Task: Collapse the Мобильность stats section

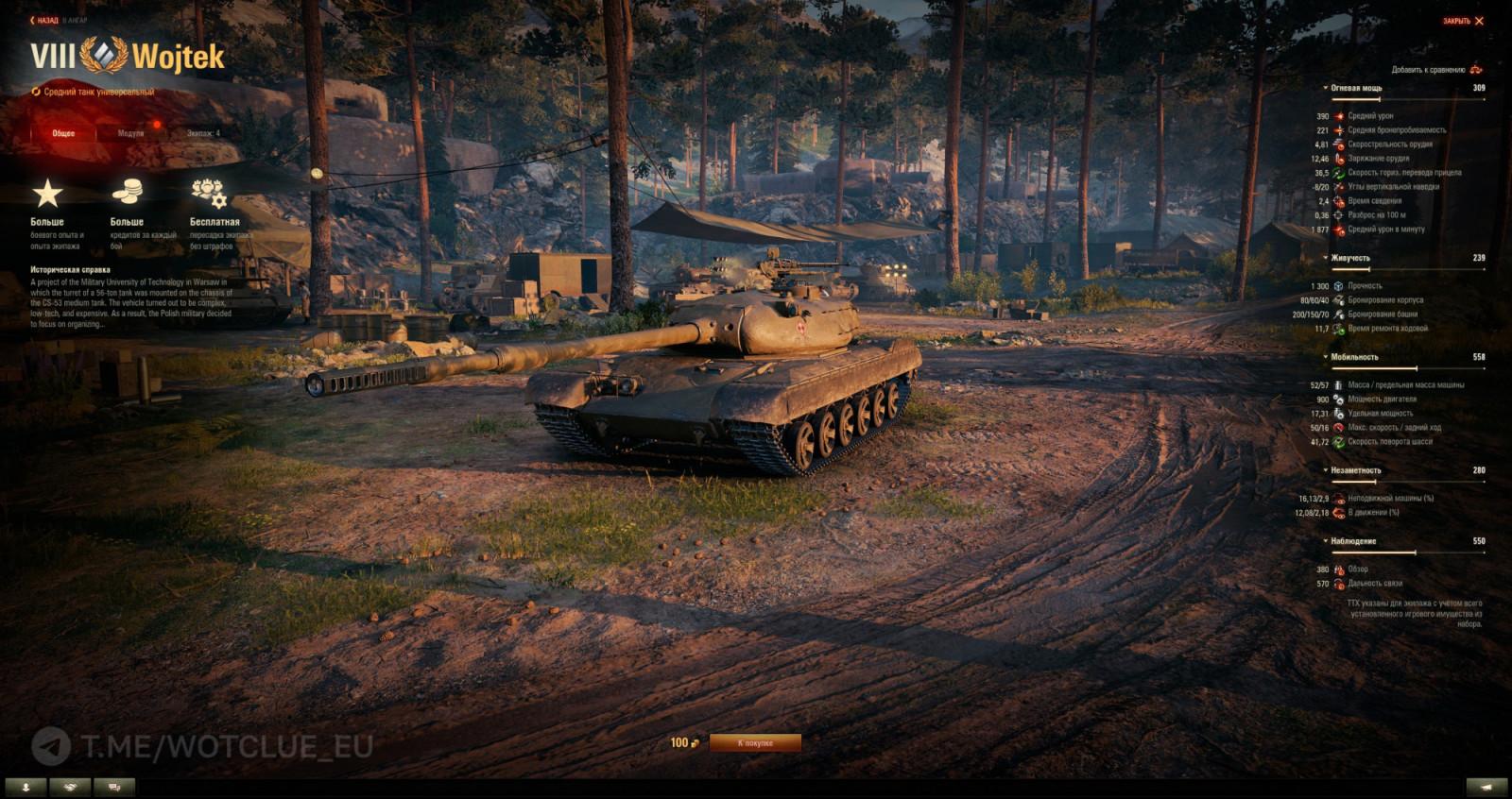Action: pos(1326,356)
